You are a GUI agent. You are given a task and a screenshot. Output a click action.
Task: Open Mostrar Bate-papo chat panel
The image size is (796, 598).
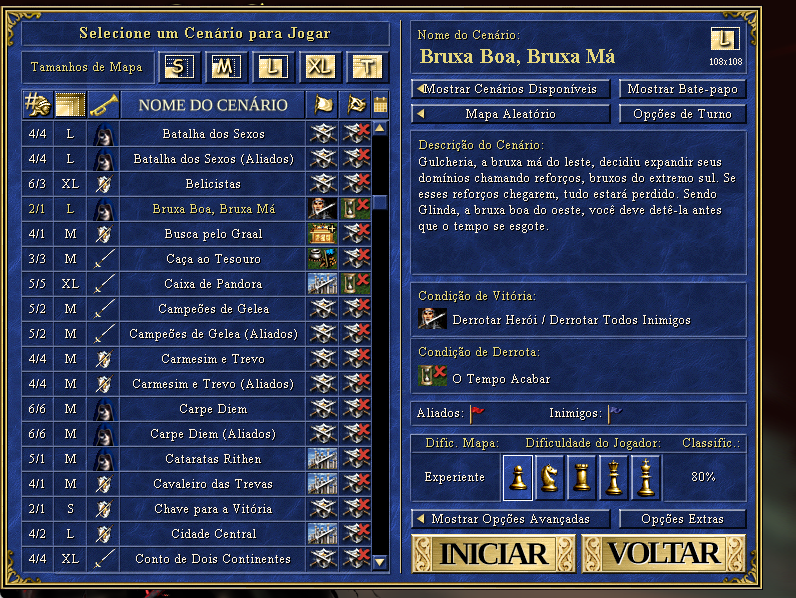click(x=682, y=89)
